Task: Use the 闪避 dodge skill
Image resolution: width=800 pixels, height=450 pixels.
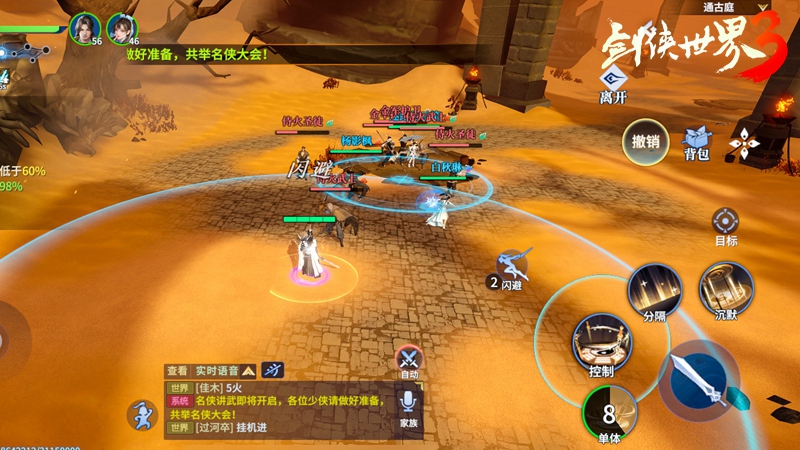Action: click(x=513, y=268)
